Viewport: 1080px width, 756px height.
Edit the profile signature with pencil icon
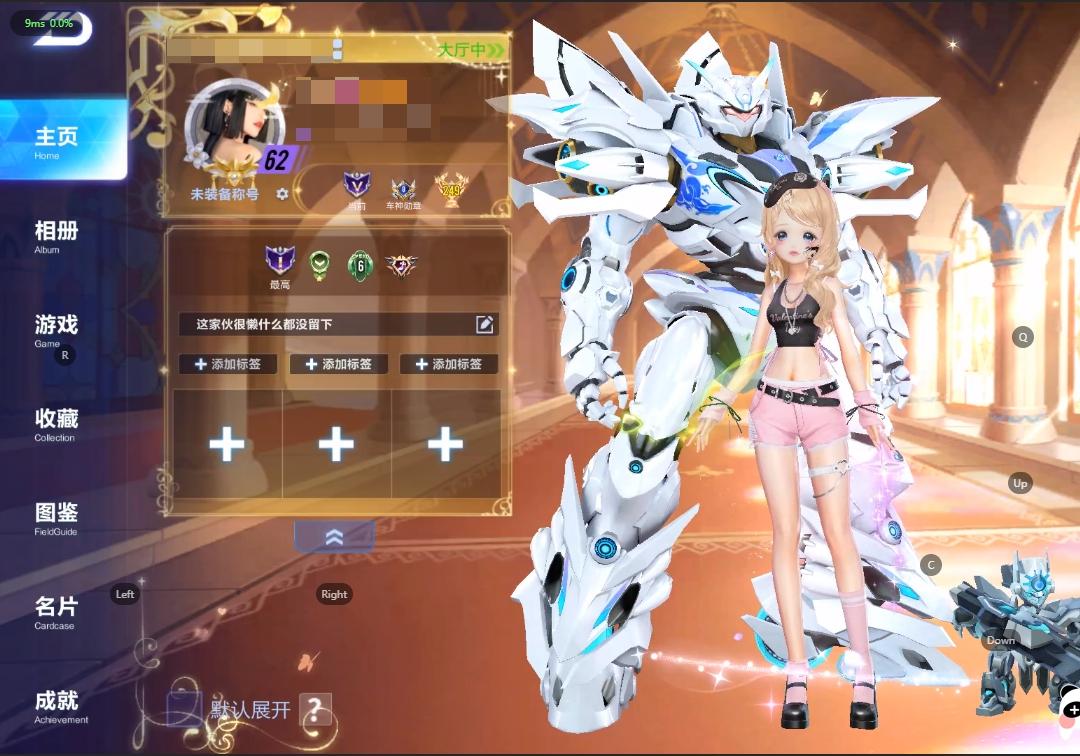click(485, 324)
